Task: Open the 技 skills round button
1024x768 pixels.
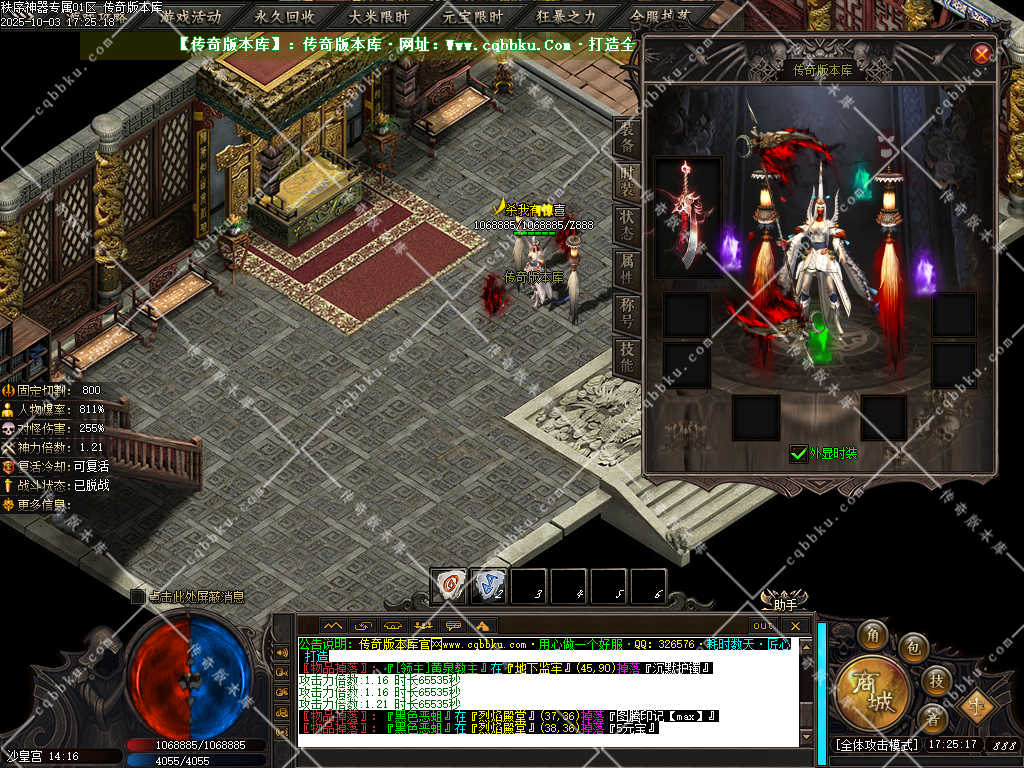Action: pos(936,680)
